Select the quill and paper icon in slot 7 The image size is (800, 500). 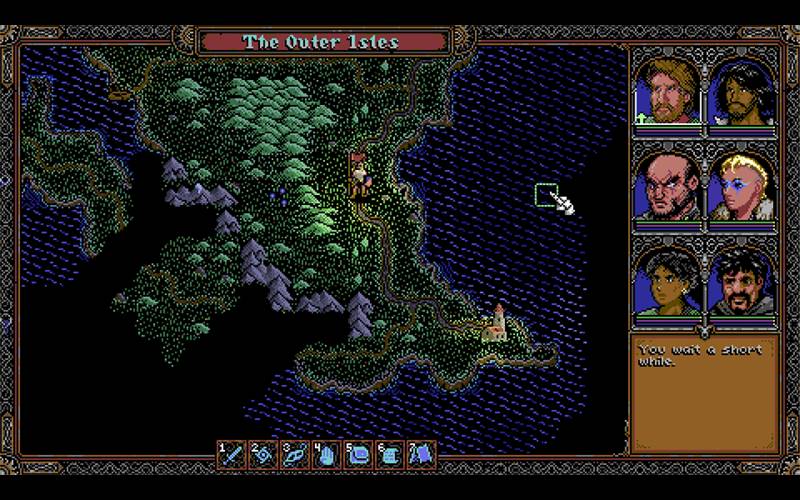420,456
